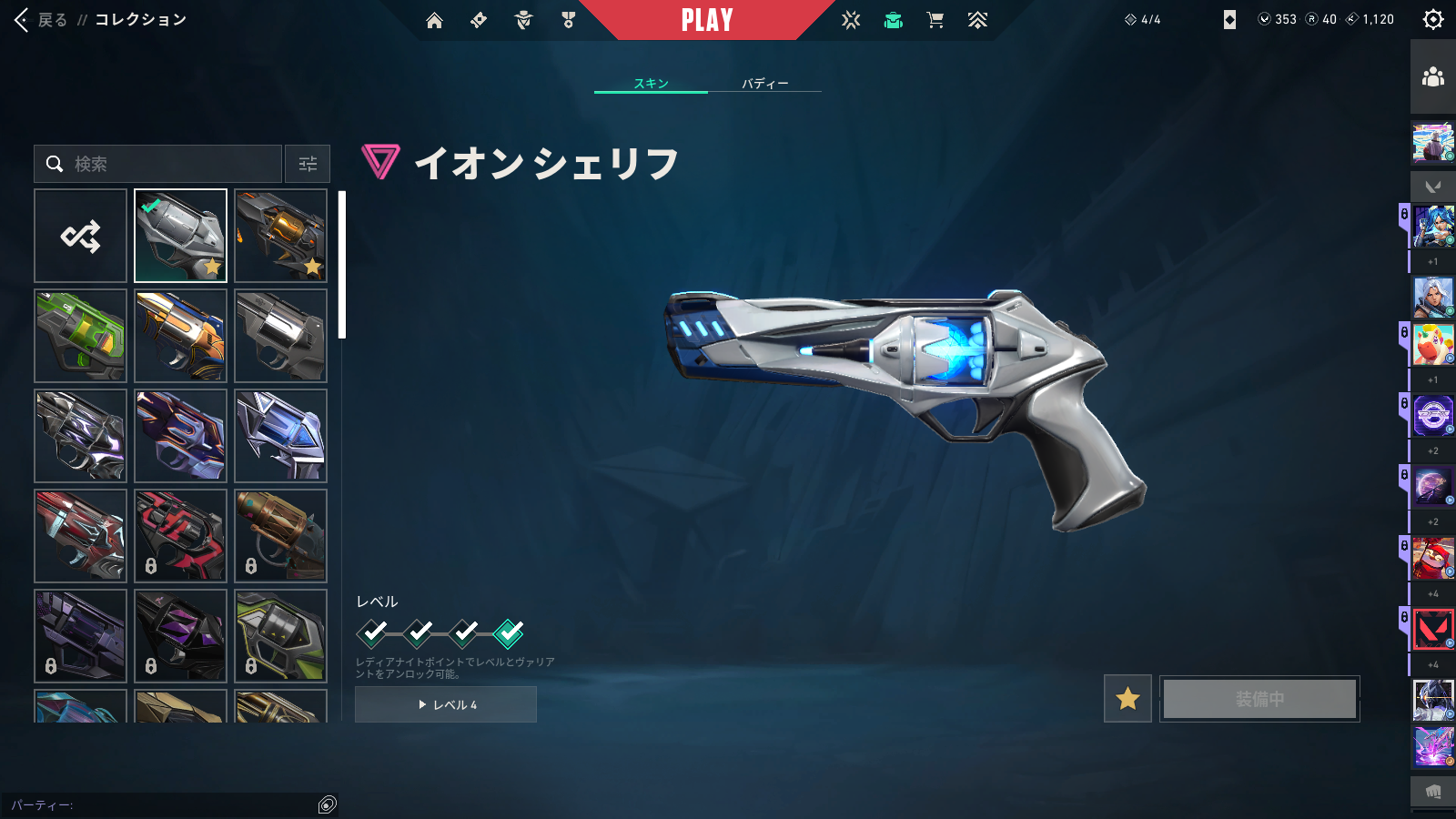
Task: Open the store cart icon
Action: pyautogui.click(x=935, y=20)
